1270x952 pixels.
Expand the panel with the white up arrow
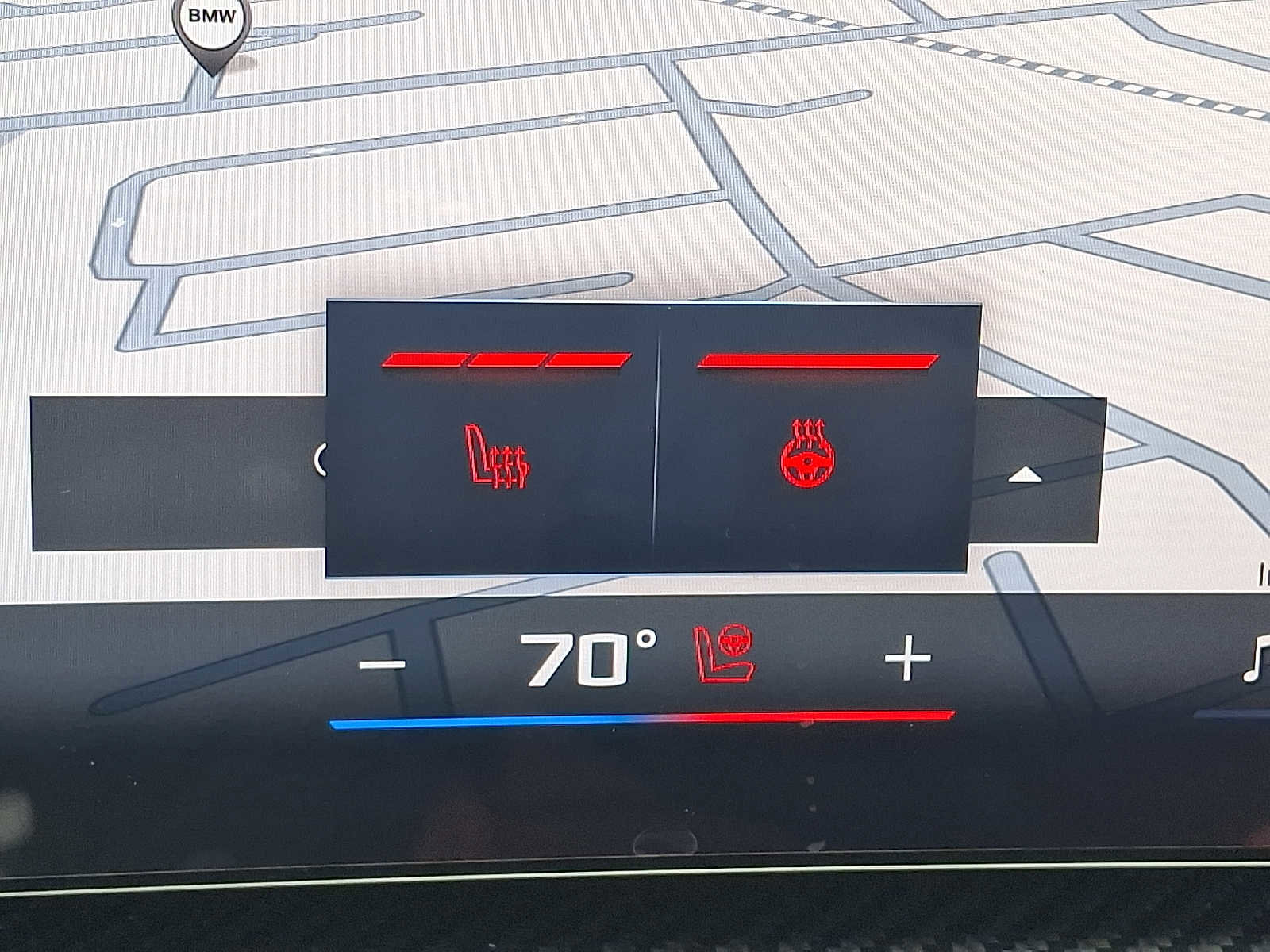[1025, 475]
